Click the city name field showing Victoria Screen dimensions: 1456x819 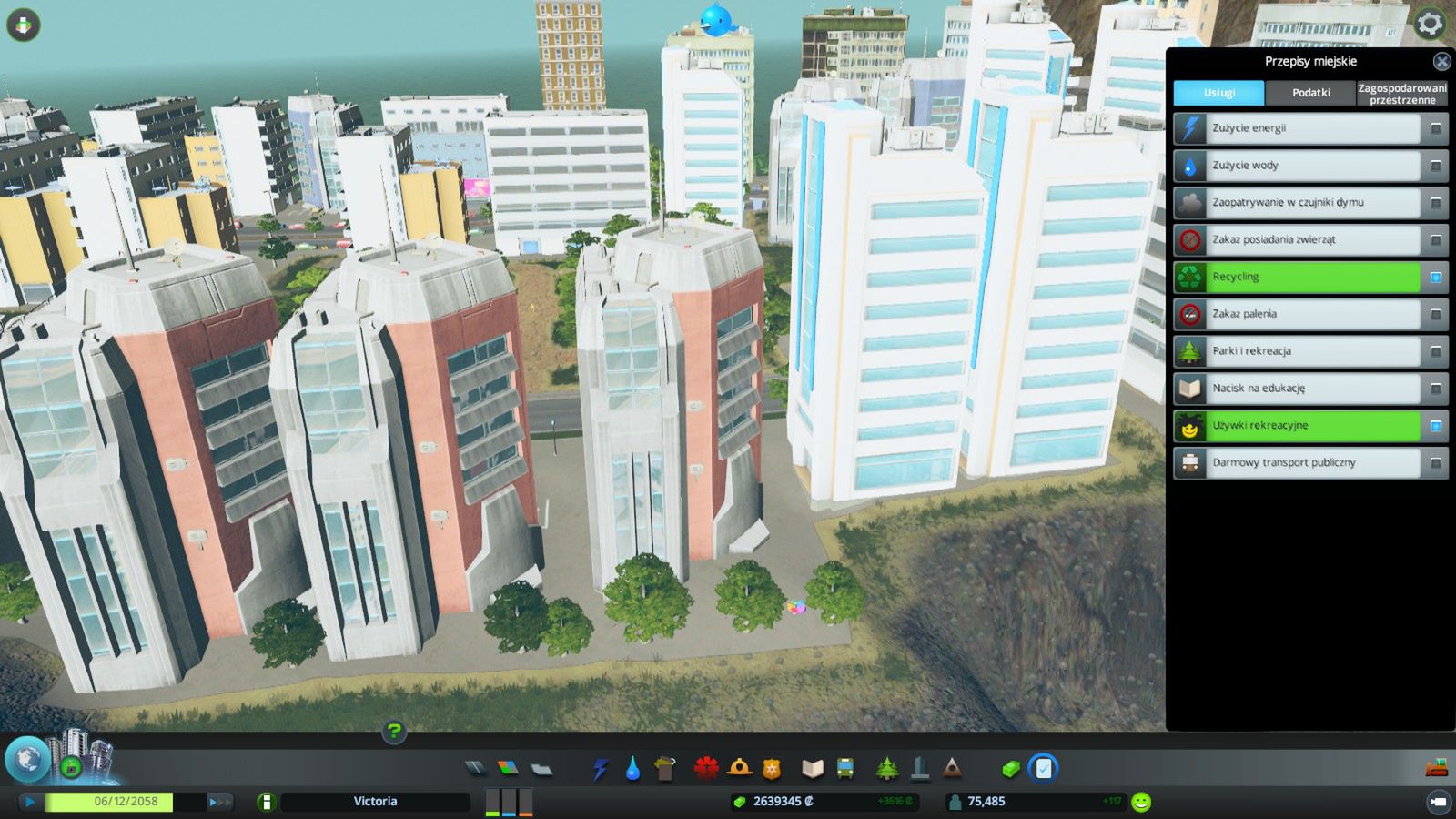tap(376, 802)
